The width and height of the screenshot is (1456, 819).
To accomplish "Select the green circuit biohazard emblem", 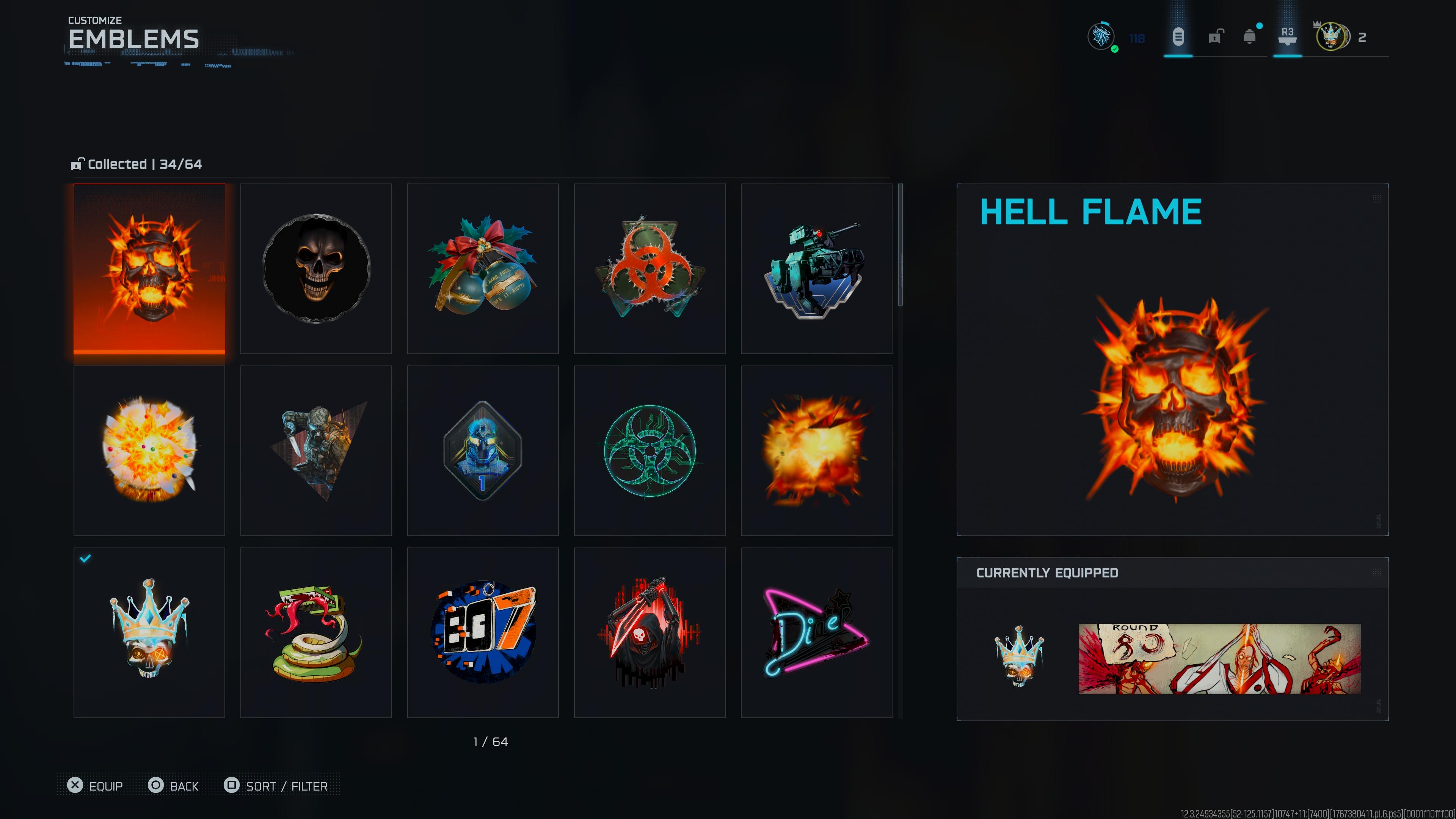I will (x=650, y=450).
